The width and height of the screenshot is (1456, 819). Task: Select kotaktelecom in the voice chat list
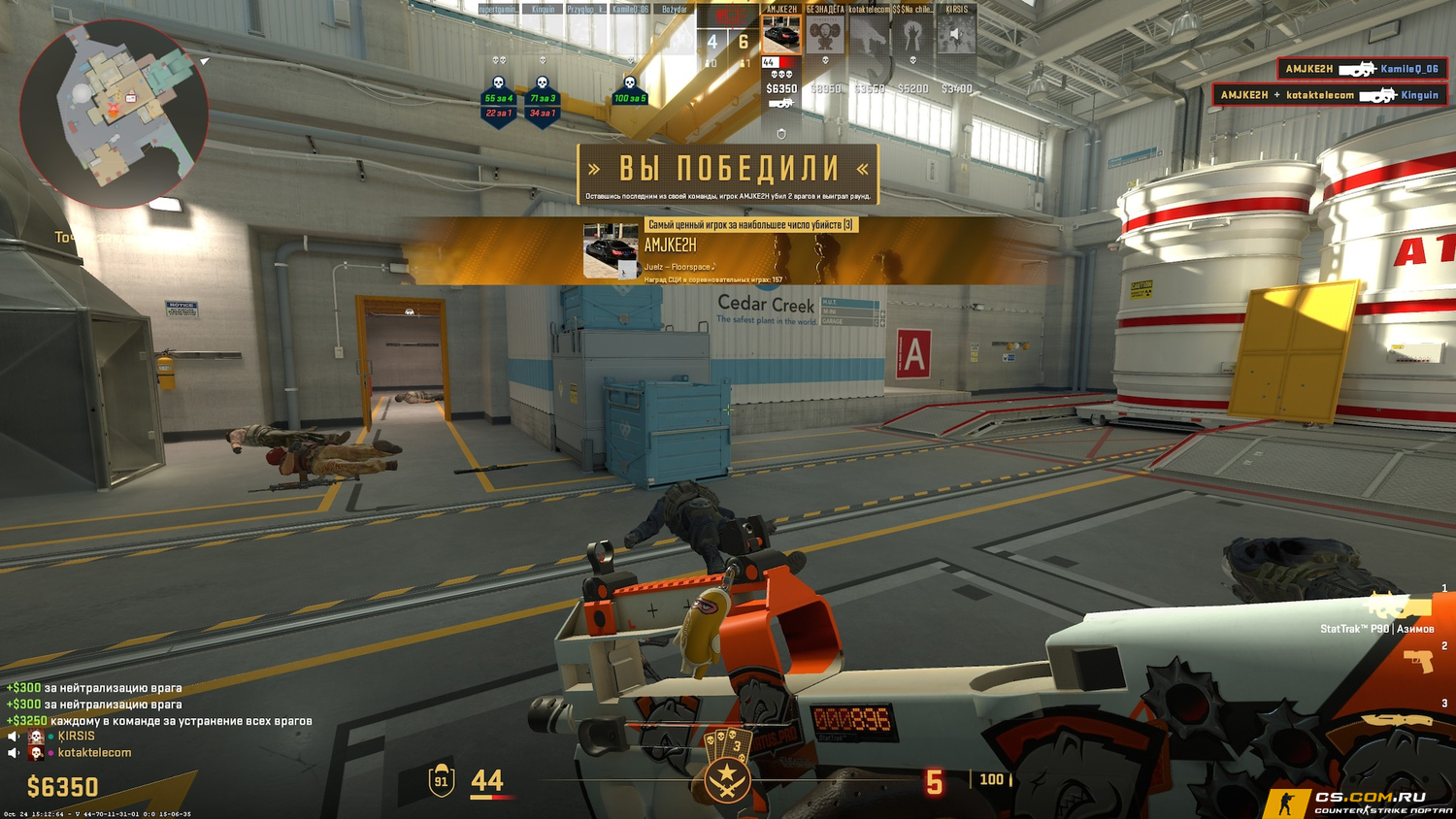[93, 753]
